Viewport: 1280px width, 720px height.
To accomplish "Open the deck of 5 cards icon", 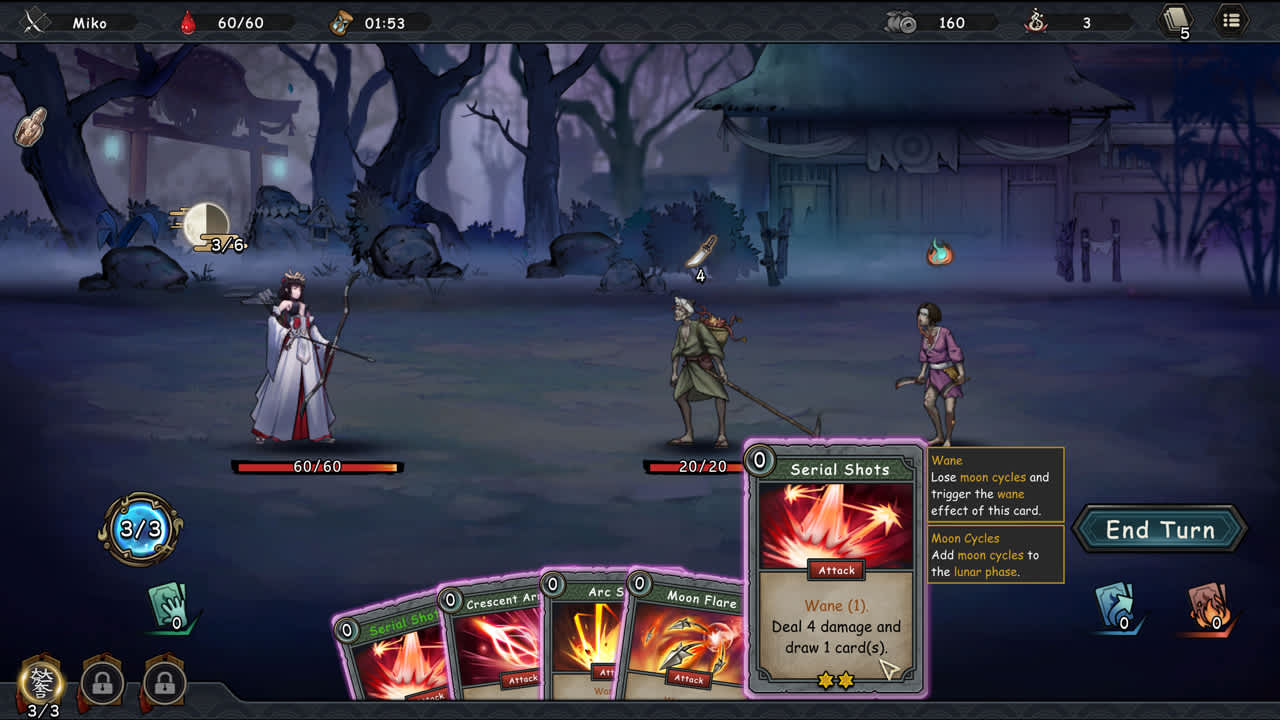I will [1176, 20].
